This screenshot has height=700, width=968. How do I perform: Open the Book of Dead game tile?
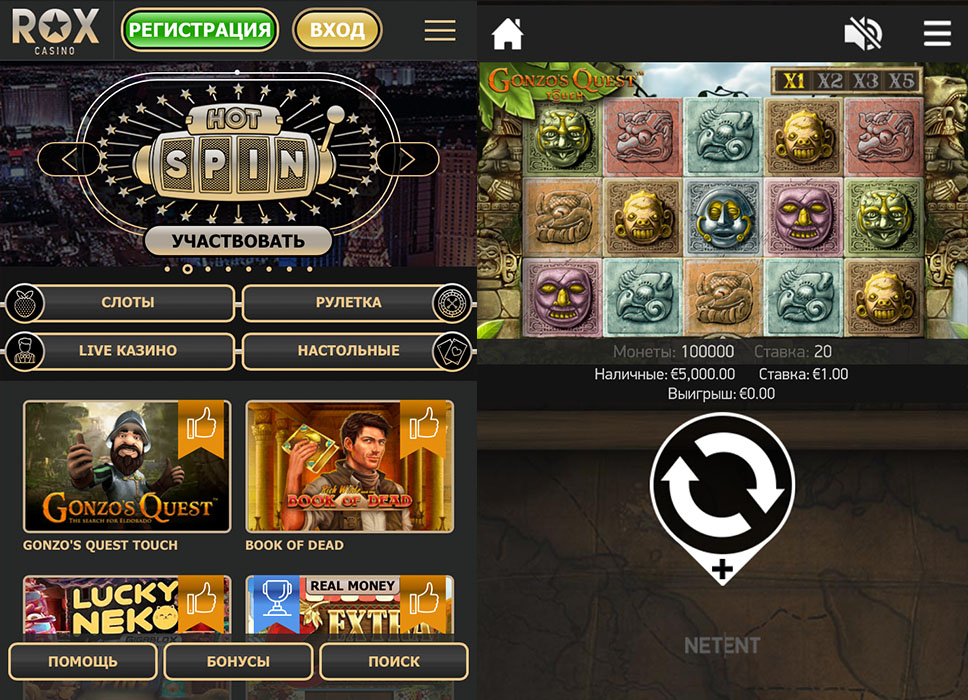click(x=349, y=466)
